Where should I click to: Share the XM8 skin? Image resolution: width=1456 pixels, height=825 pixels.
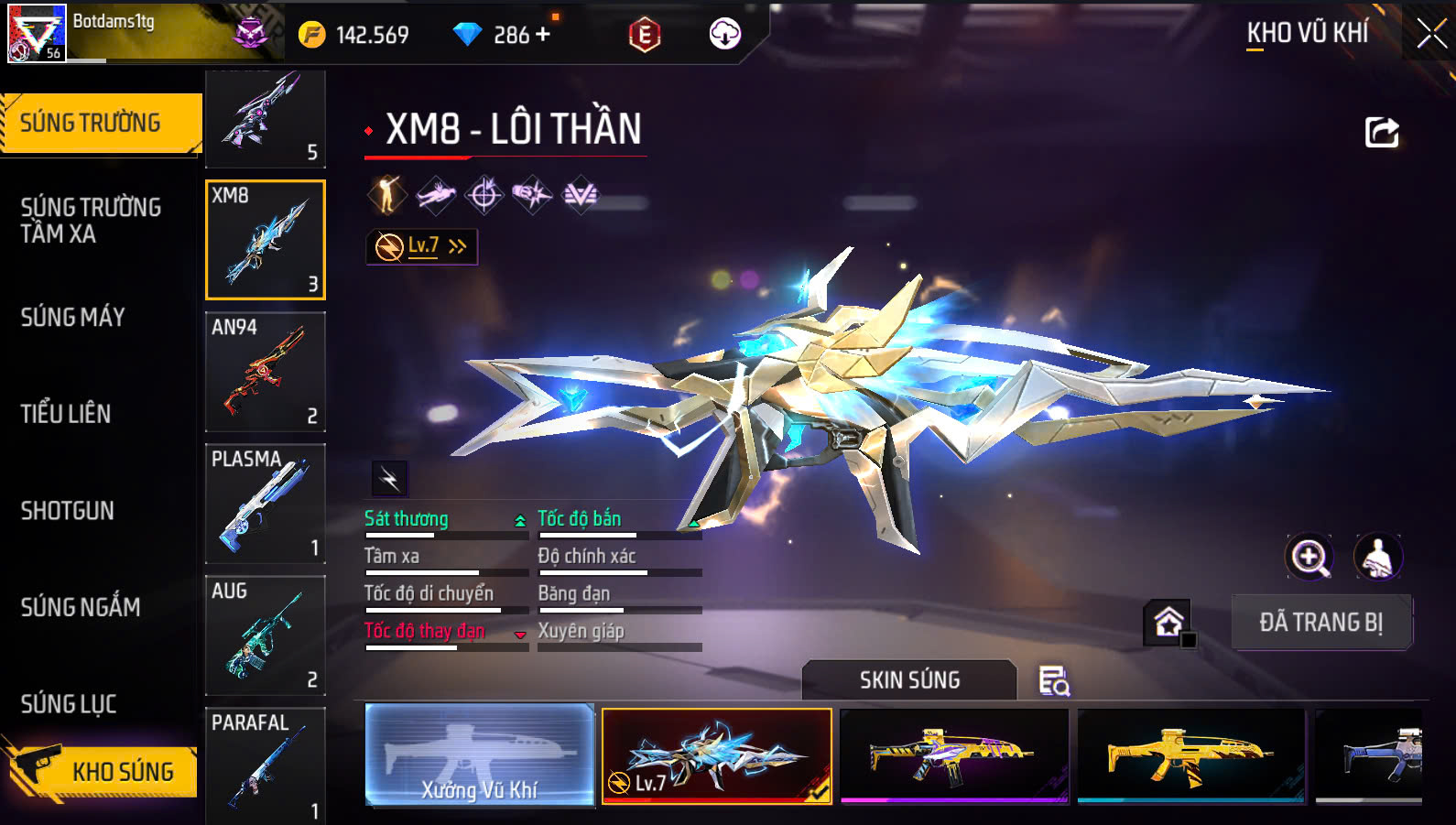(1382, 133)
